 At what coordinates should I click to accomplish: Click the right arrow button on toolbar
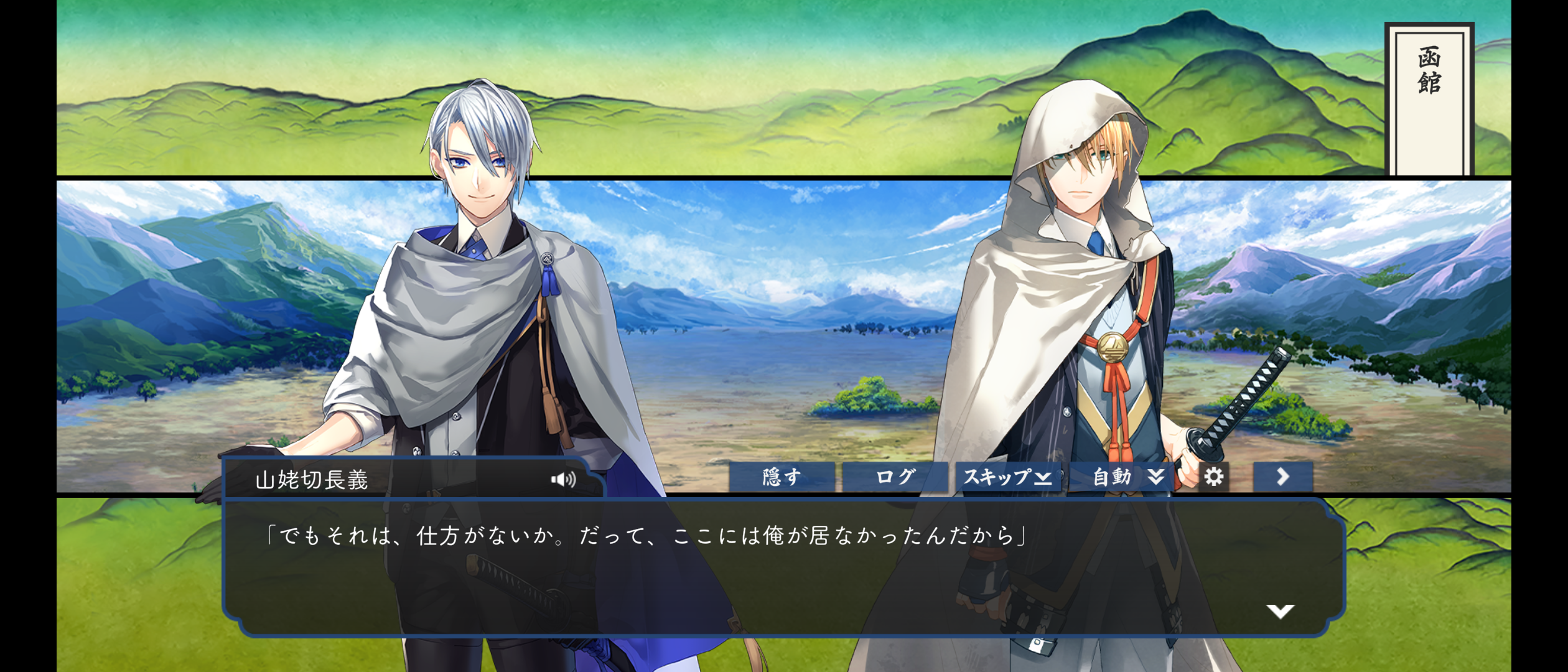(x=1282, y=477)
